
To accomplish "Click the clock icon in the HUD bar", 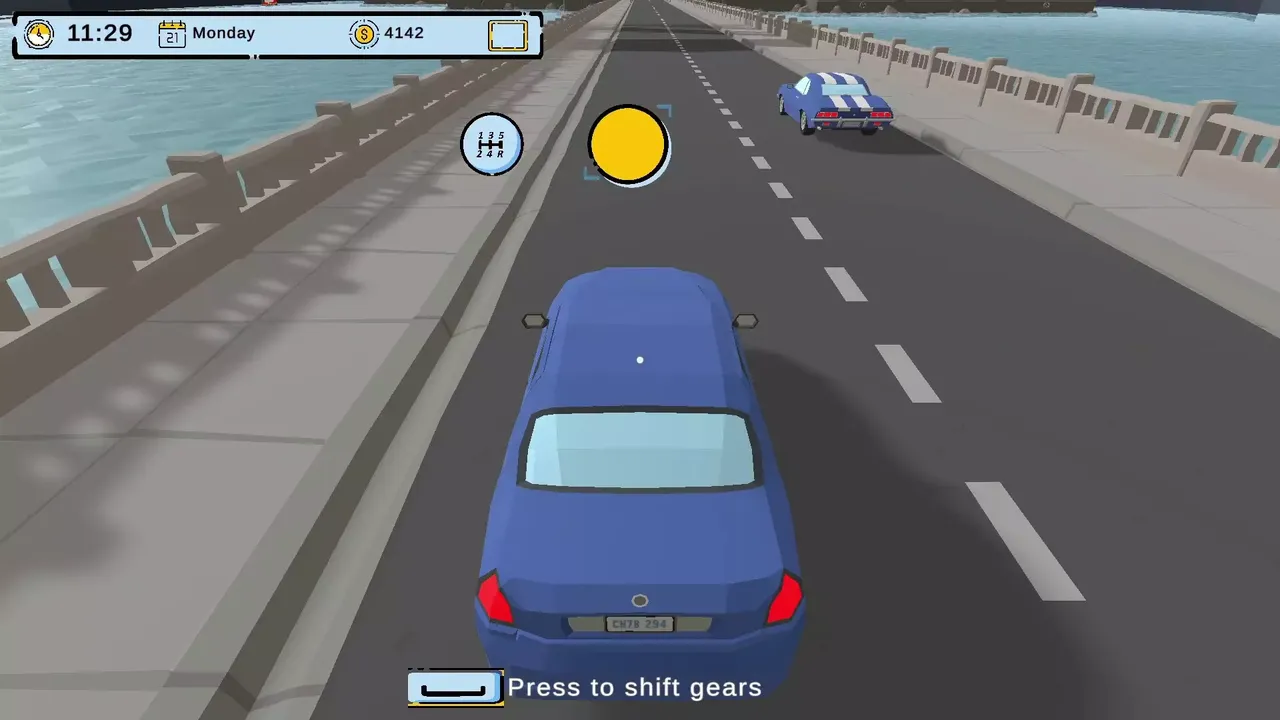I will tap(40, 33).
